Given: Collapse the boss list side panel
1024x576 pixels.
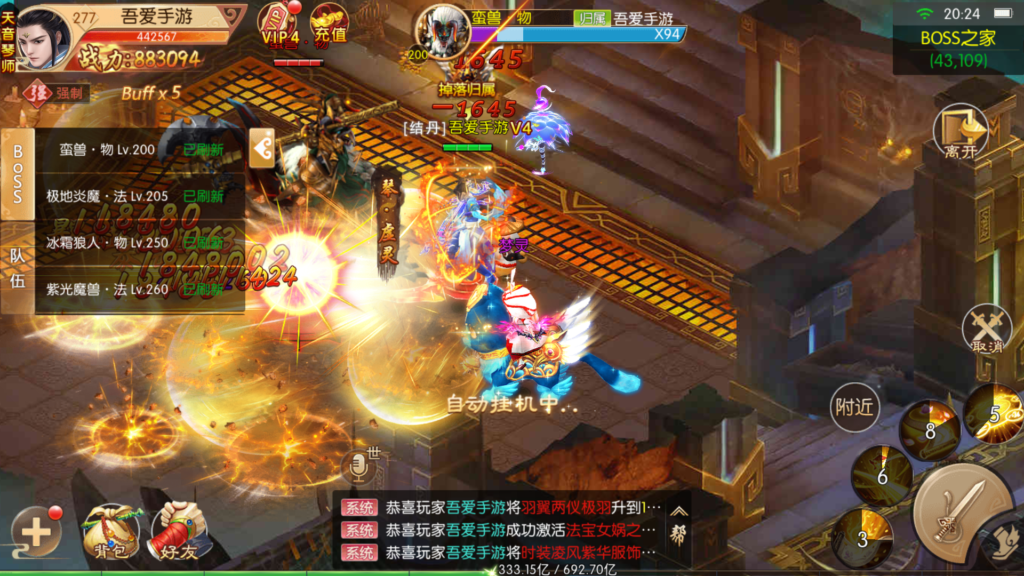Looking at the screenshot, I should pos(262,150).
